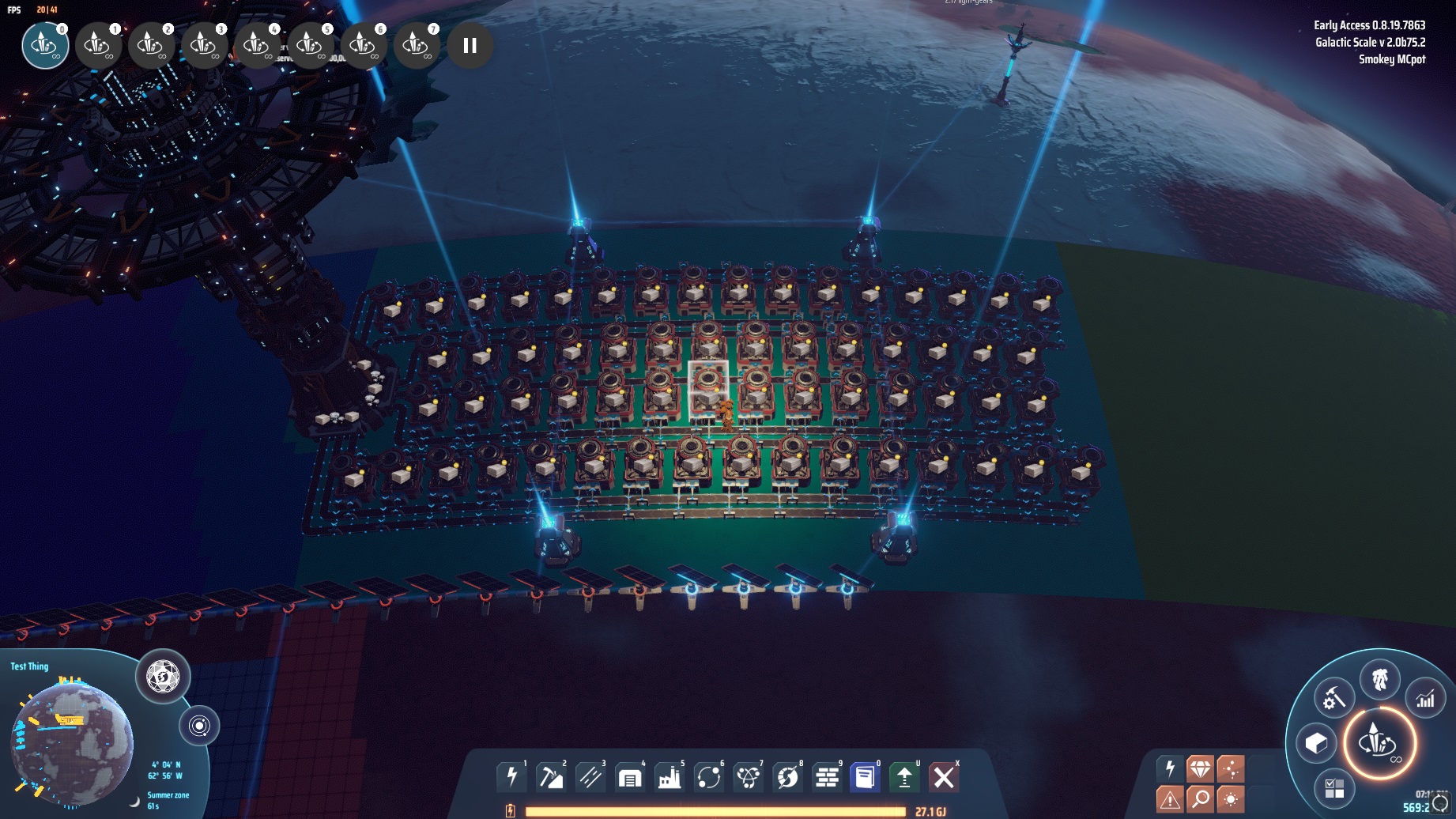The height and width of the screenshot is (819, 1456).
Task: Open the mecha panel
Action: tap(1380, 679)
